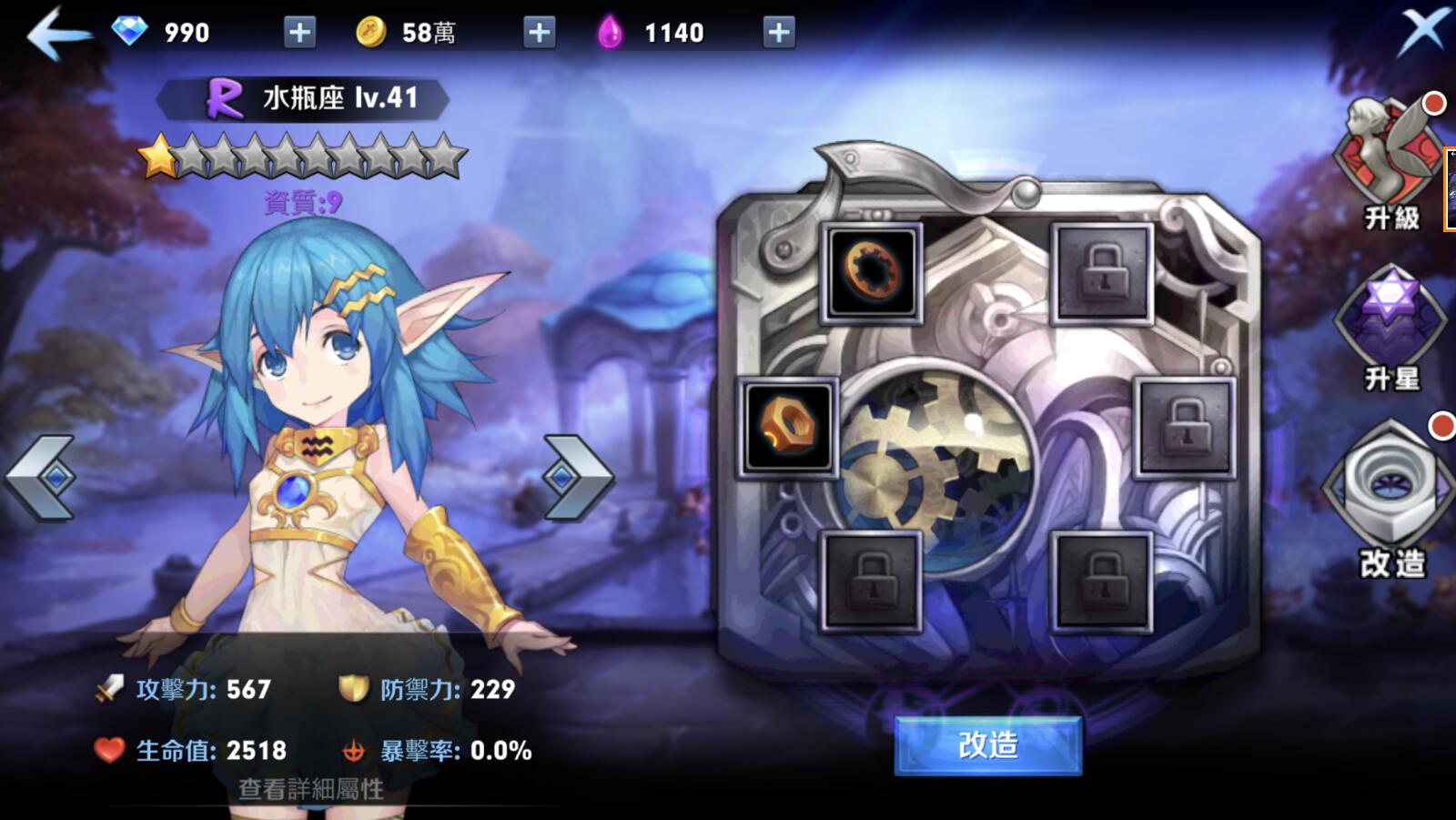Viewport: 1456px width, 820px height.
Task: Select the golden hex nut slot
Action: 787,426
